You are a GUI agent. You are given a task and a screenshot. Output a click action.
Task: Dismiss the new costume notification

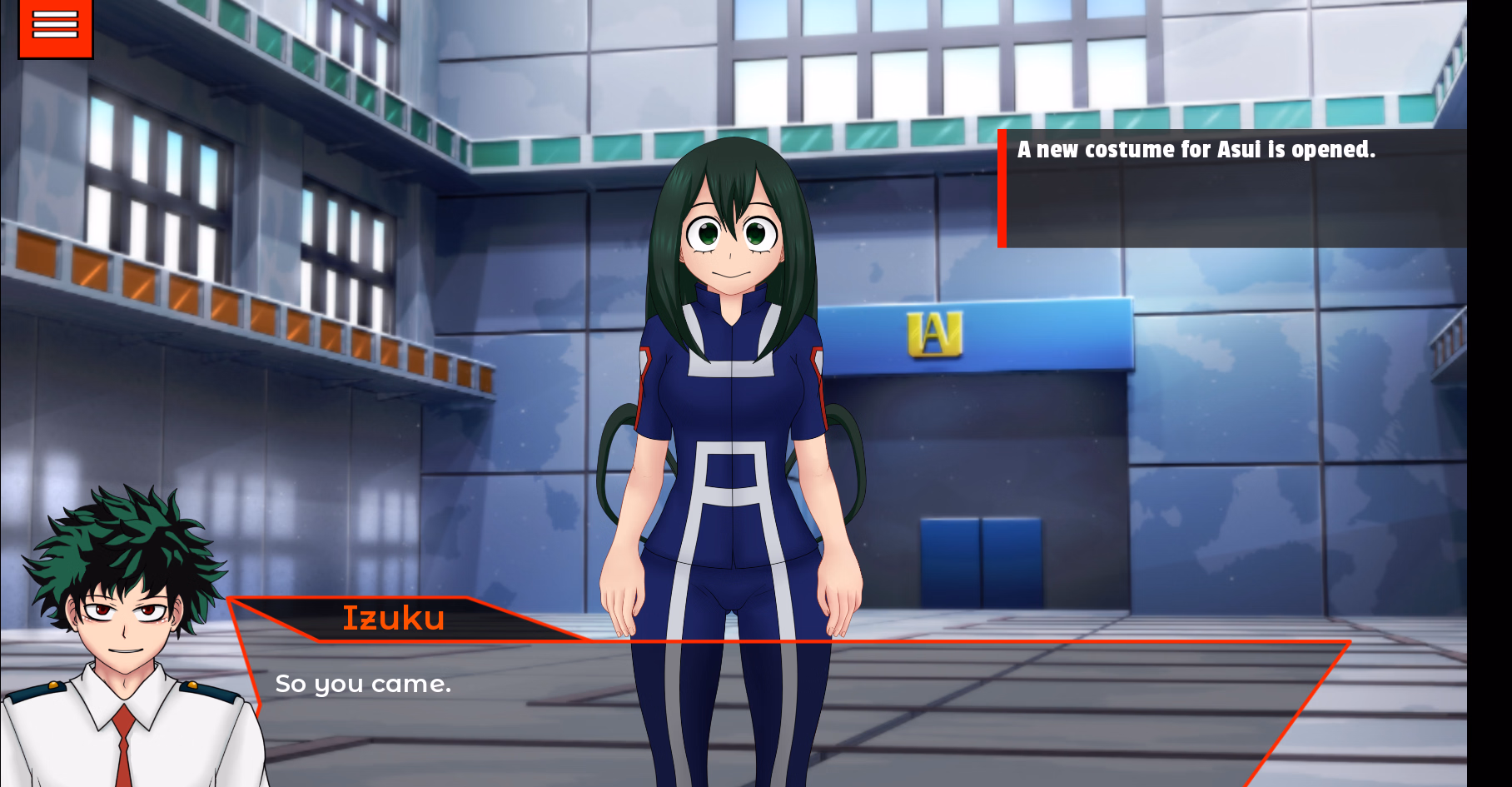1232,188
